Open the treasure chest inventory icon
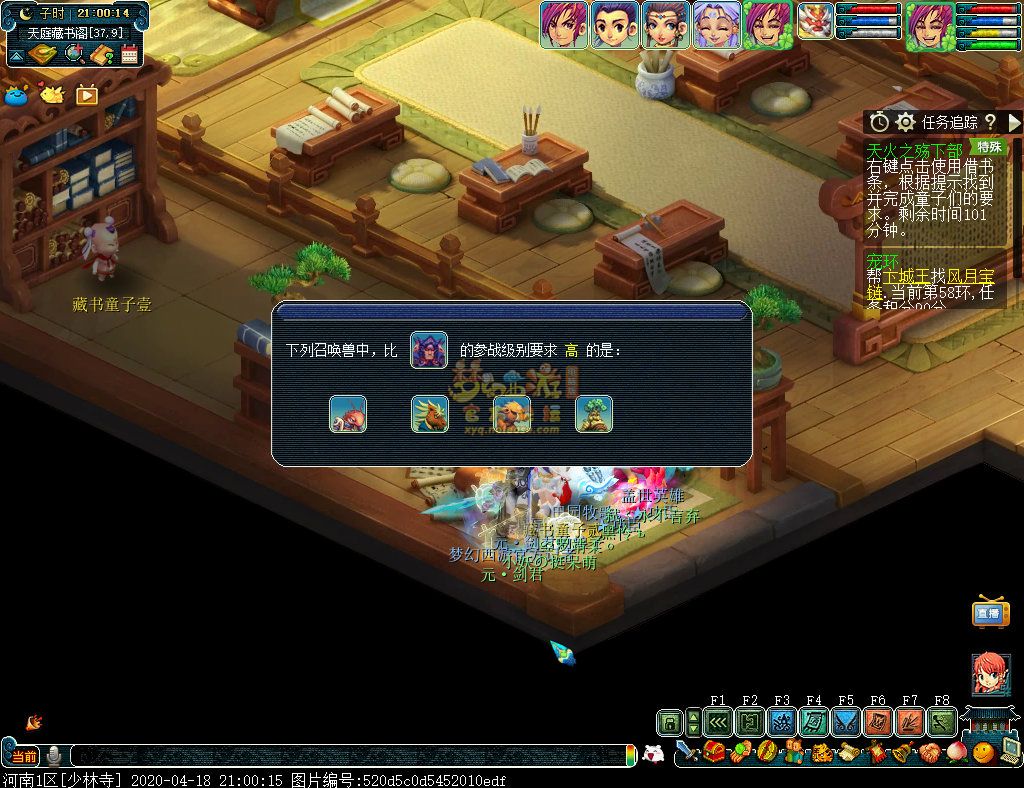Screen dimensions: 1024x788 [x=714, y=752]
